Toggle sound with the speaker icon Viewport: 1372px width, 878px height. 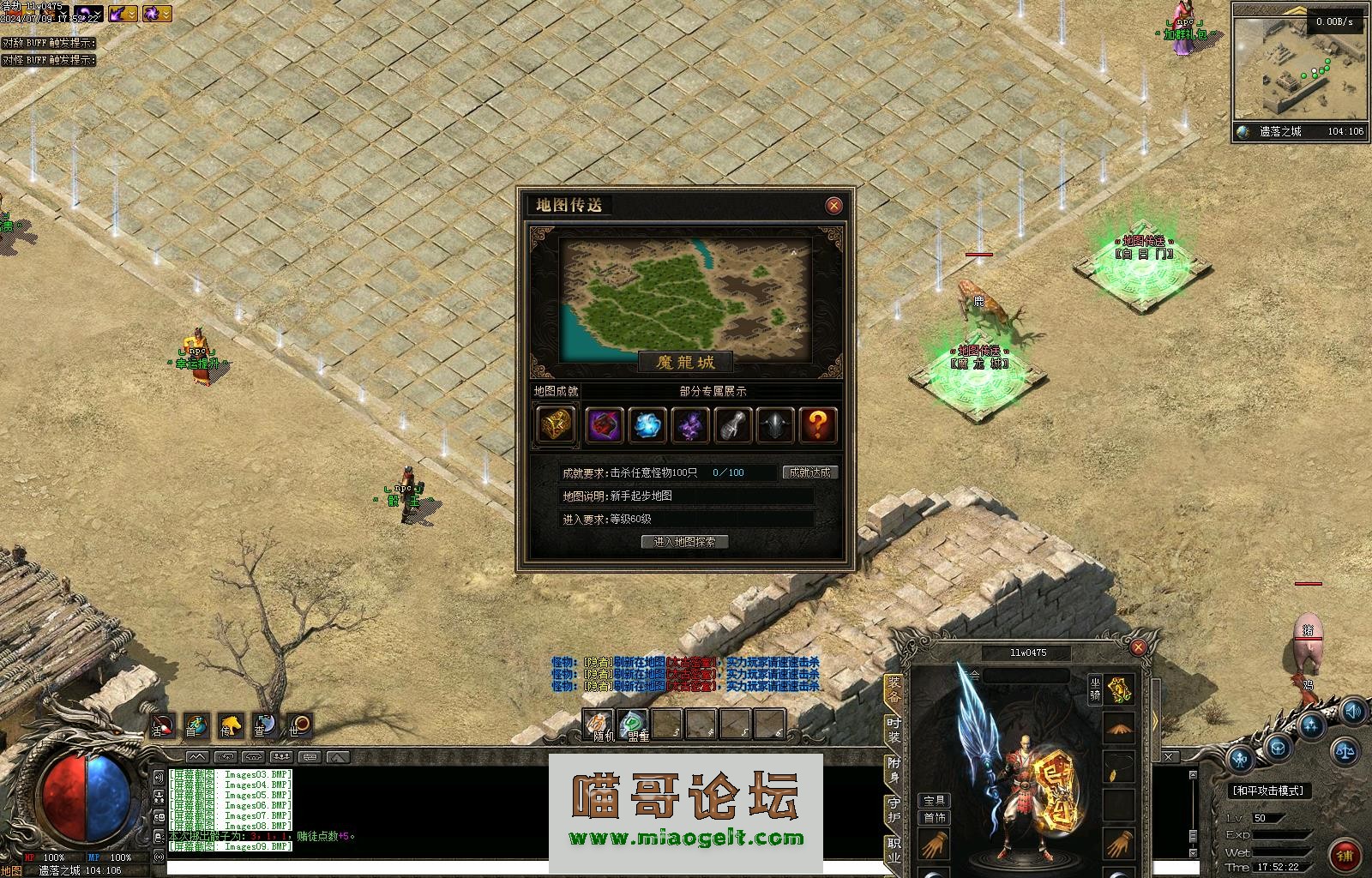pos(1353,712)
